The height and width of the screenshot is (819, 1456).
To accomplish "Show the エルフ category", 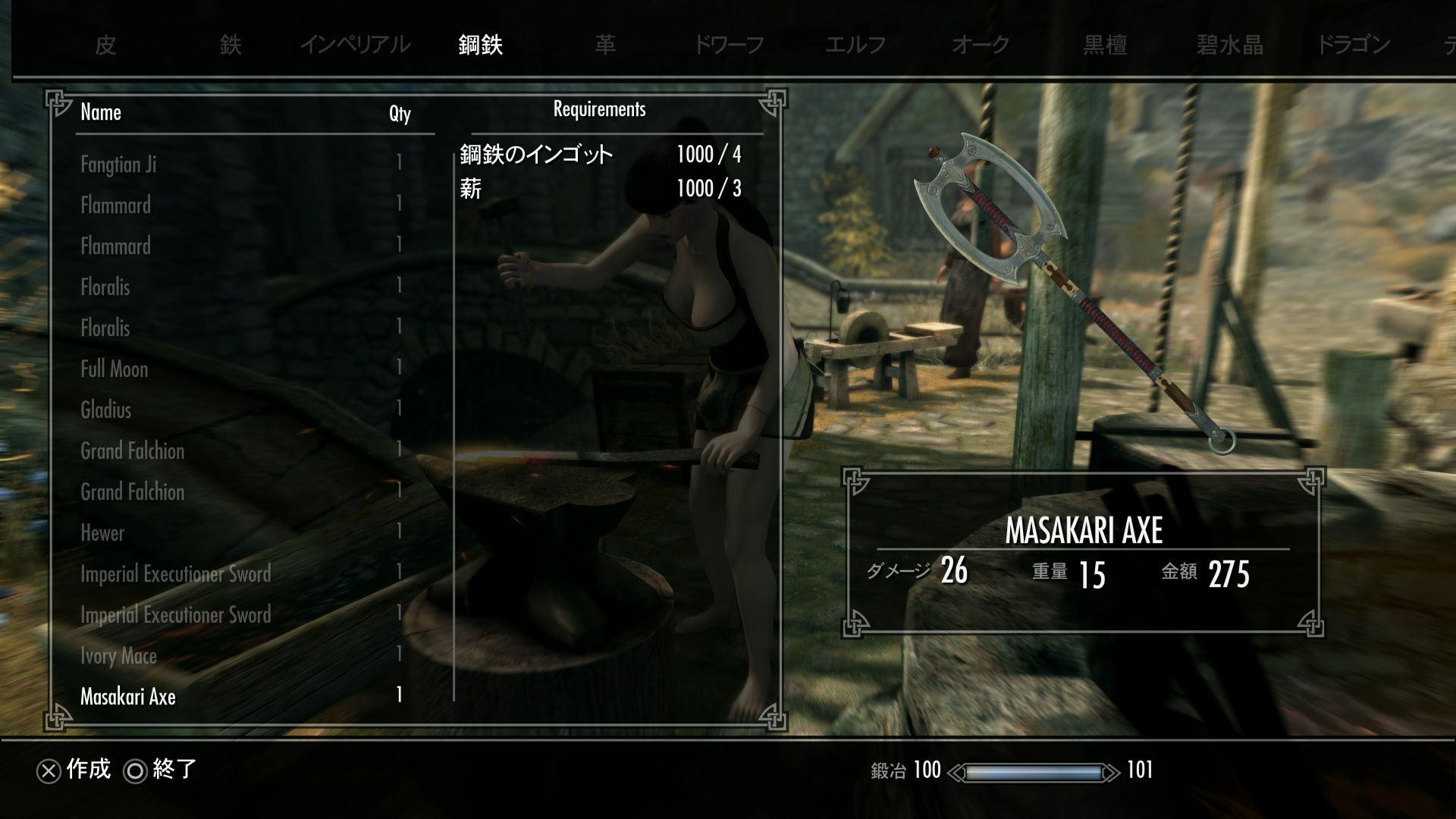I will point(855,45).
